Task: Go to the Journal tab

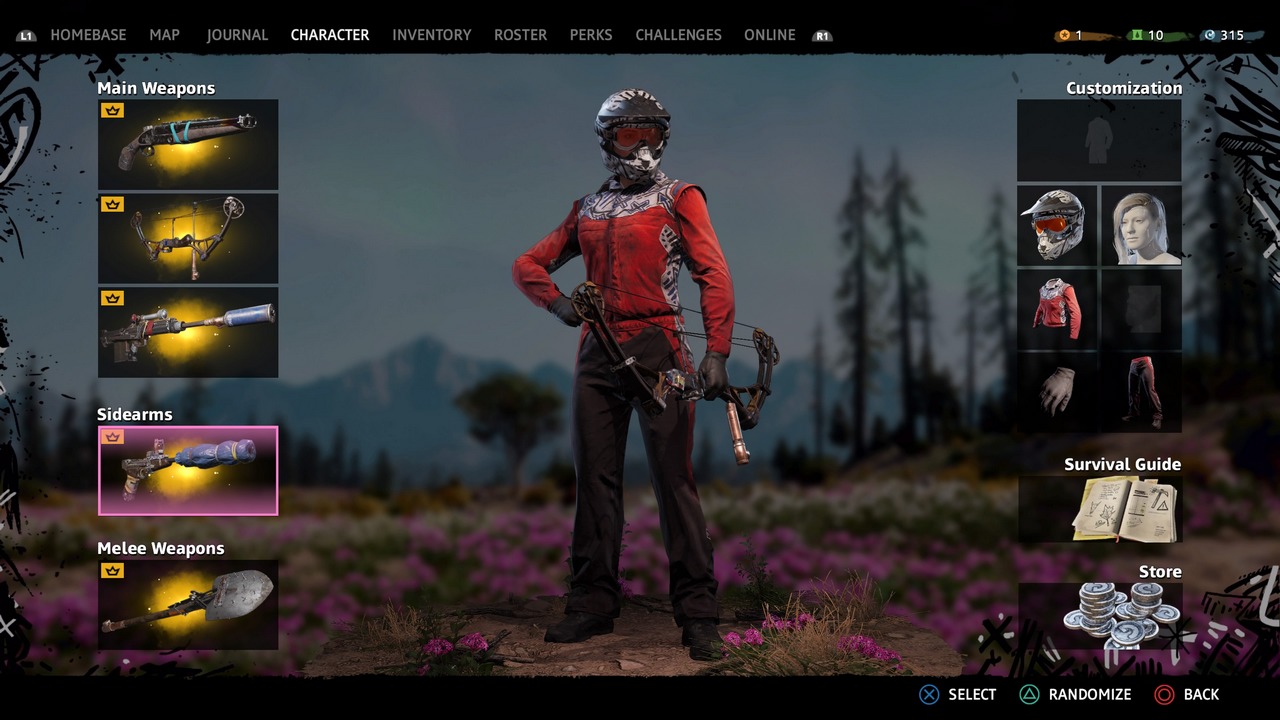Action: click(x=237, y=35)
